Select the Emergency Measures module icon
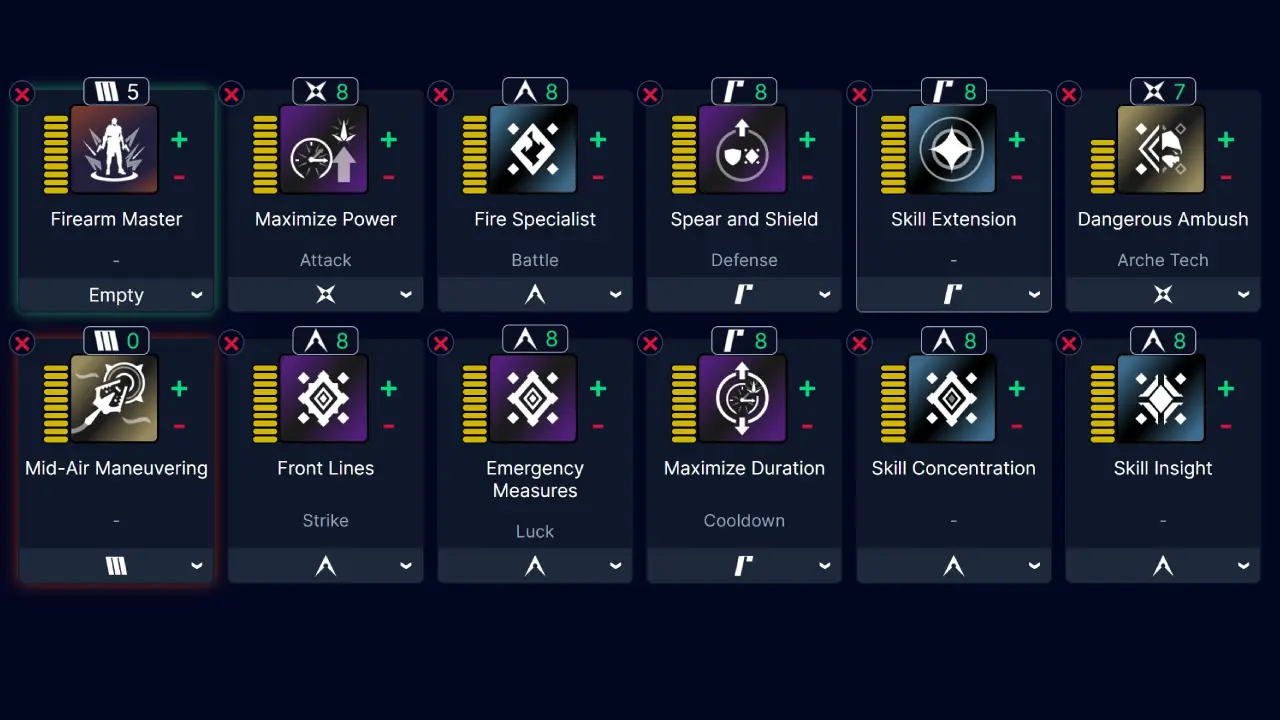The height and width of the screenshot is (720, 1280). [x=534, y=399]
